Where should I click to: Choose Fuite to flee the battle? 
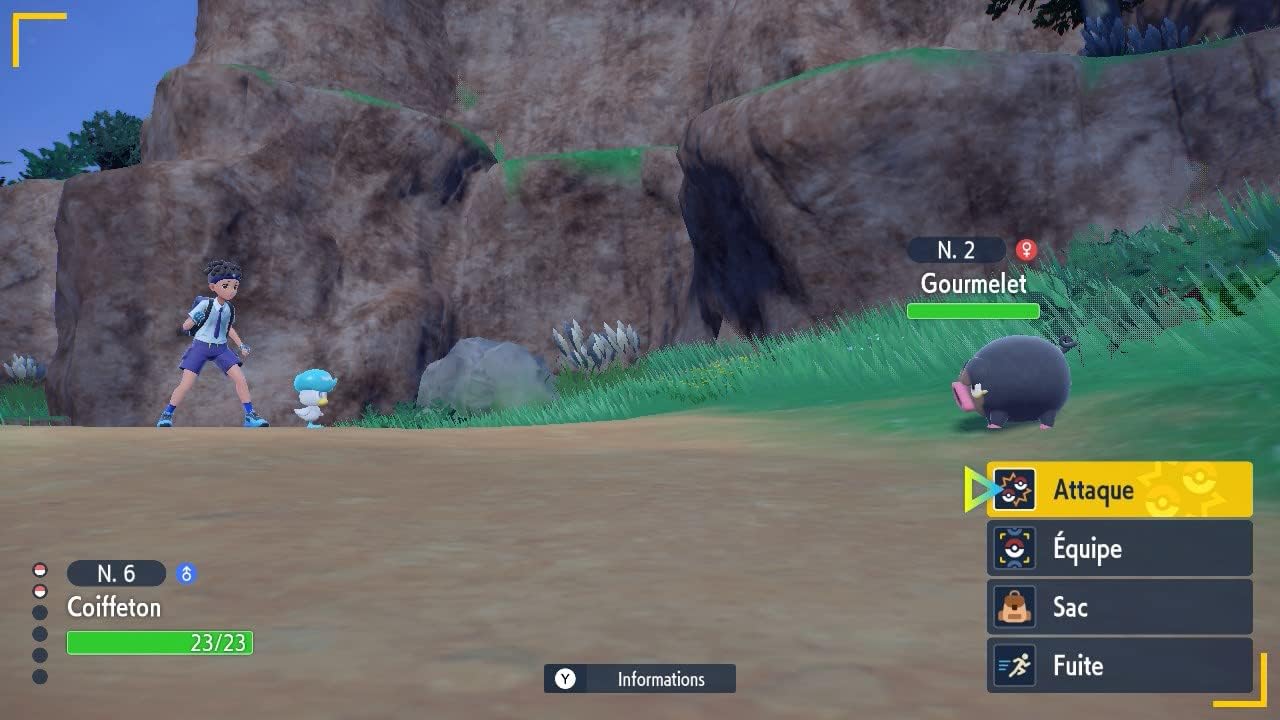click(1080, 666)
